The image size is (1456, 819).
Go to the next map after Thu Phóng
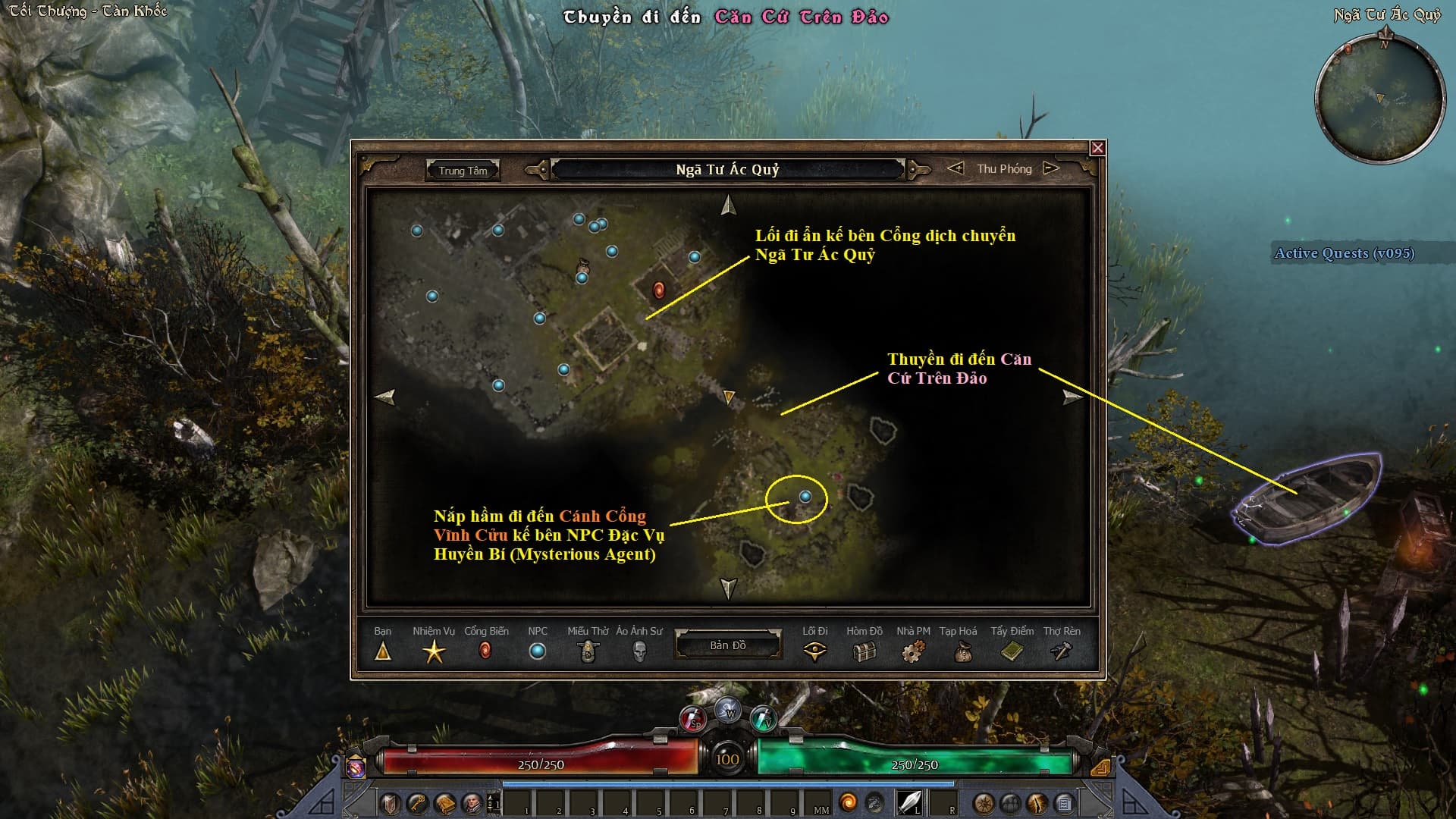coord(1051,168)
